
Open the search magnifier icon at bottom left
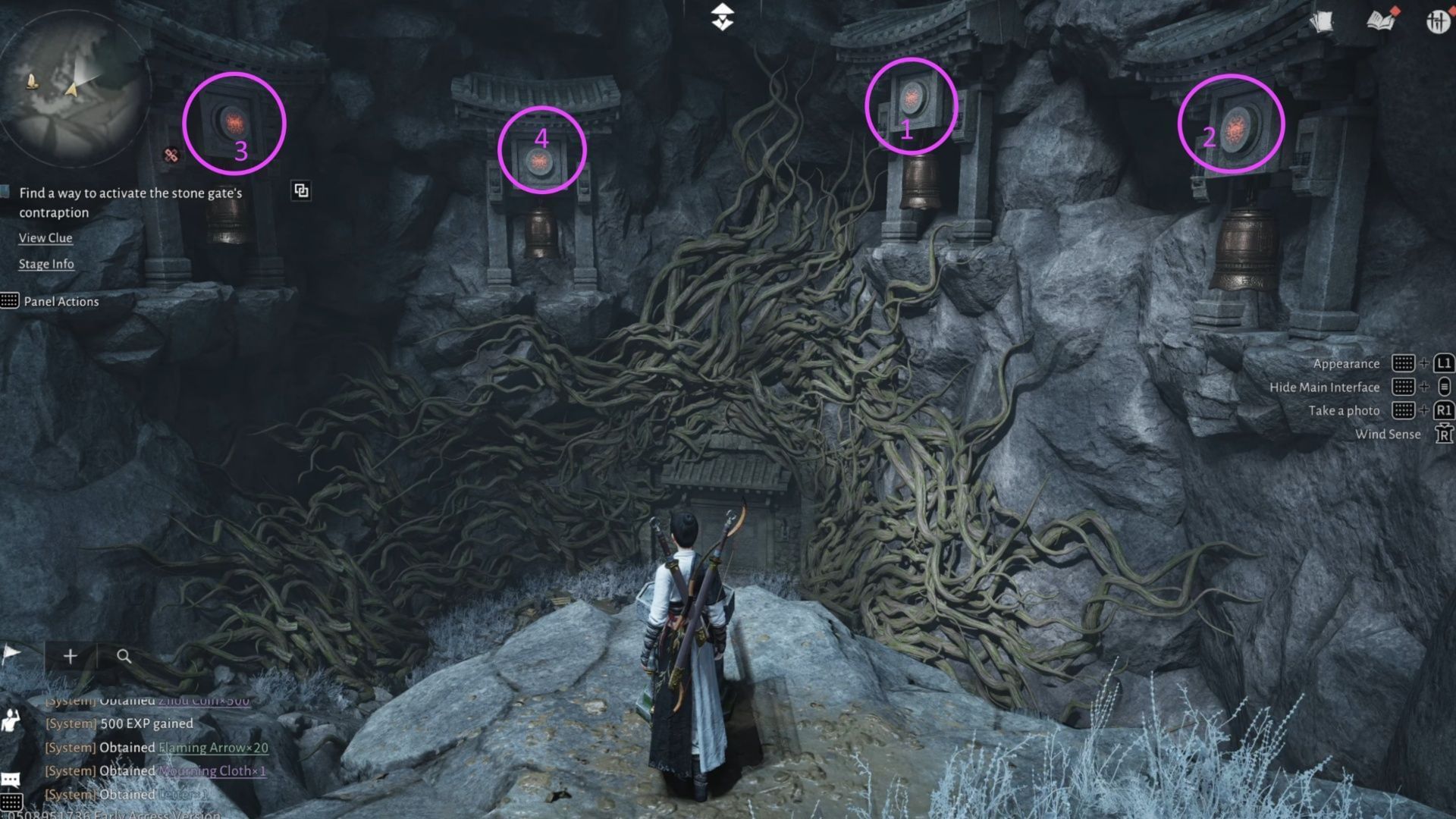[x=124, y=656]
